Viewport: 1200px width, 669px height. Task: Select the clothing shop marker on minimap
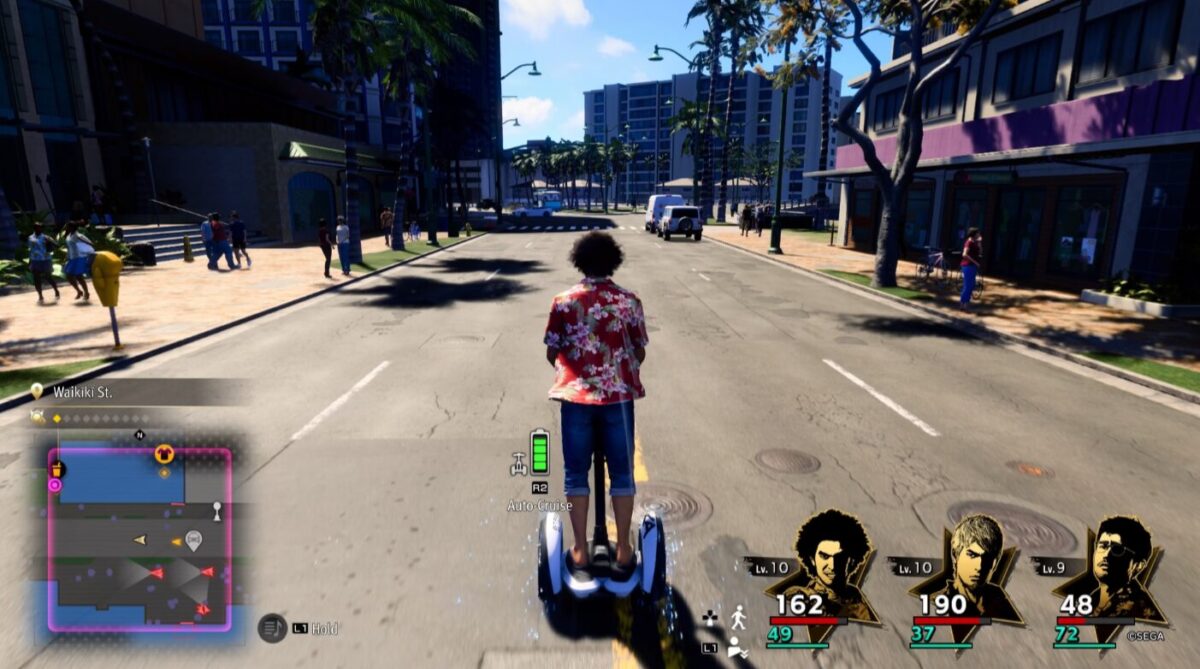[x=164, y=453]
